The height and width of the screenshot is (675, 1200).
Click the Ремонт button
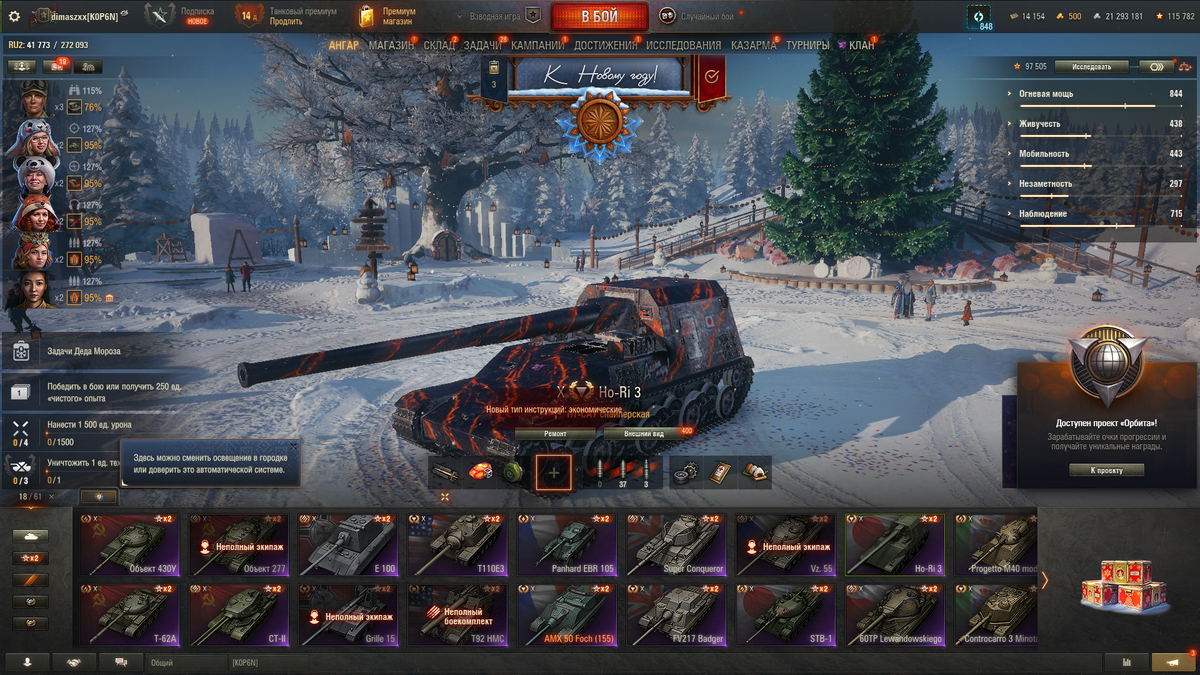click(555, 434)
